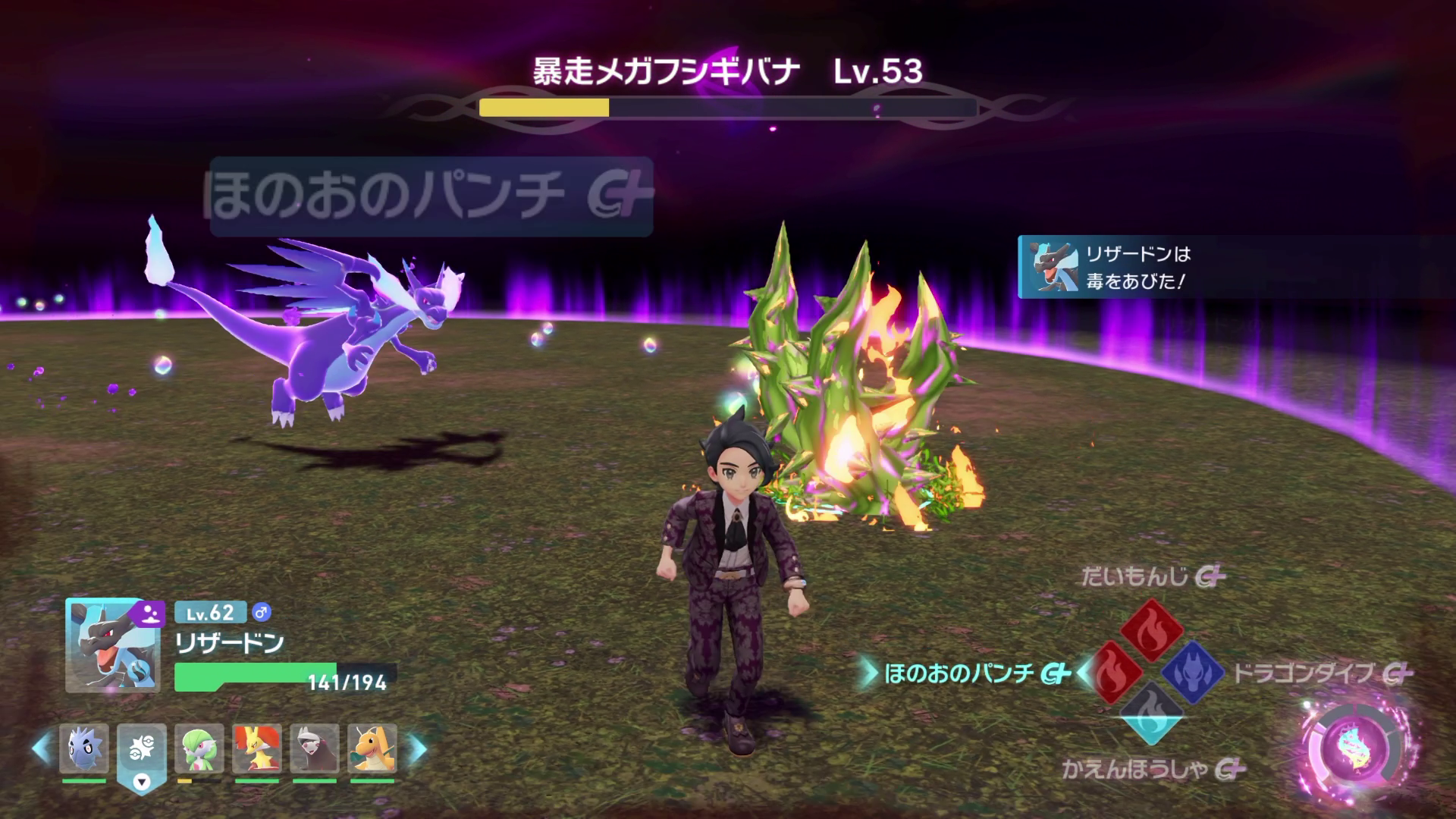Send out Delphox from the party bar
This screenshot has height=819, width=1456.
pyautogui.click(x=257, y=748)
